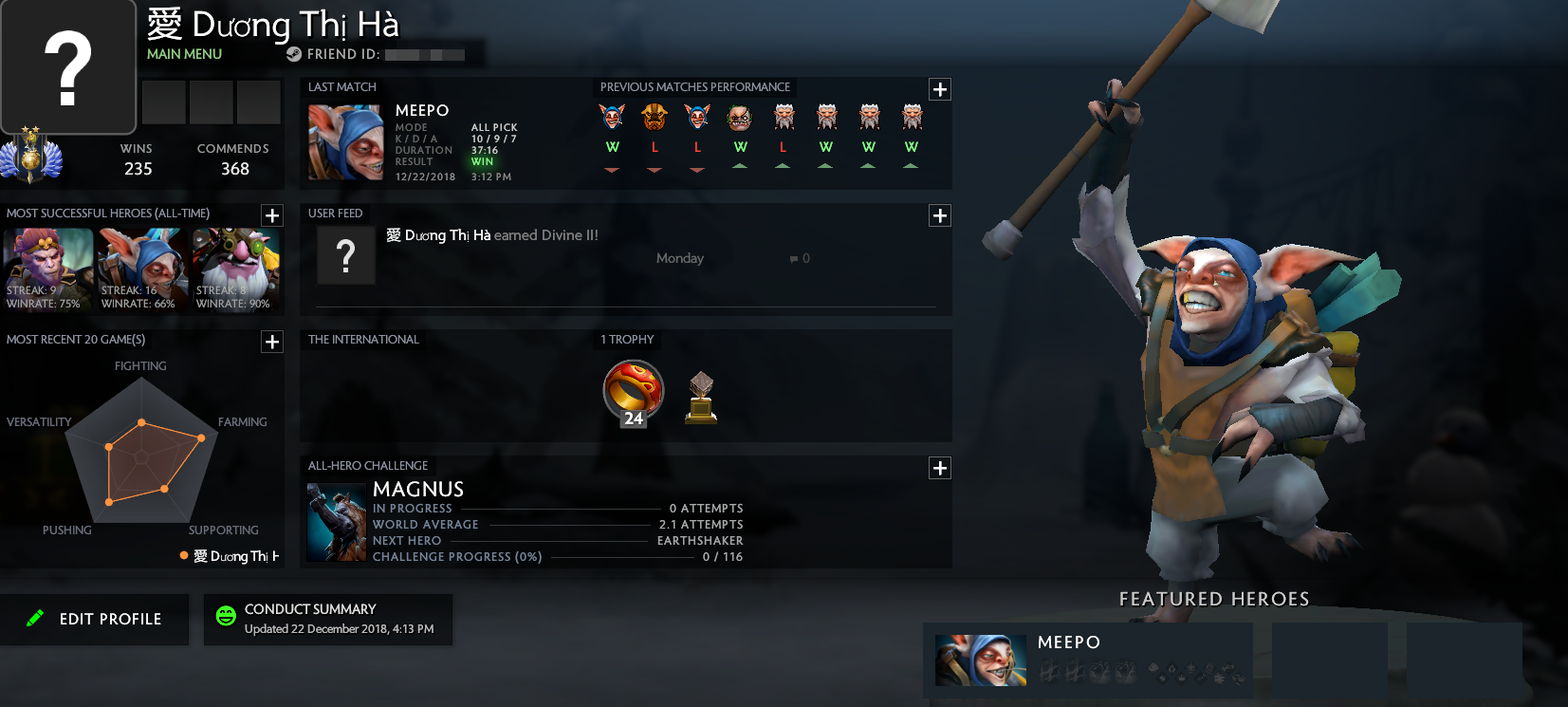The height and width of the screenshot is (707, 1568).
Task: Select the Meepo featured hero thumbnail
Action: (x=981, y=660)
